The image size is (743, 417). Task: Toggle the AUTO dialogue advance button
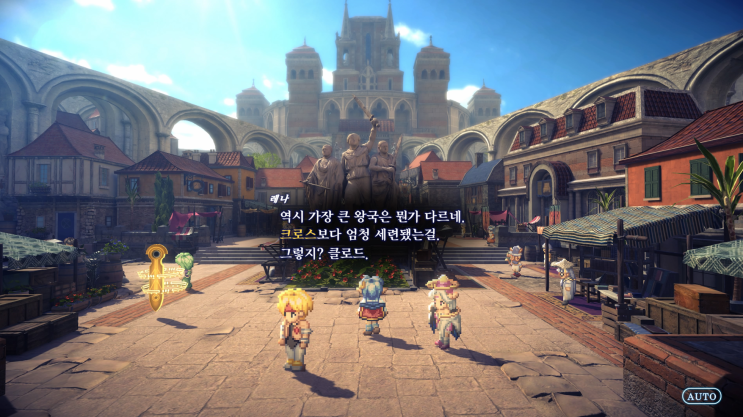[701, 396]
